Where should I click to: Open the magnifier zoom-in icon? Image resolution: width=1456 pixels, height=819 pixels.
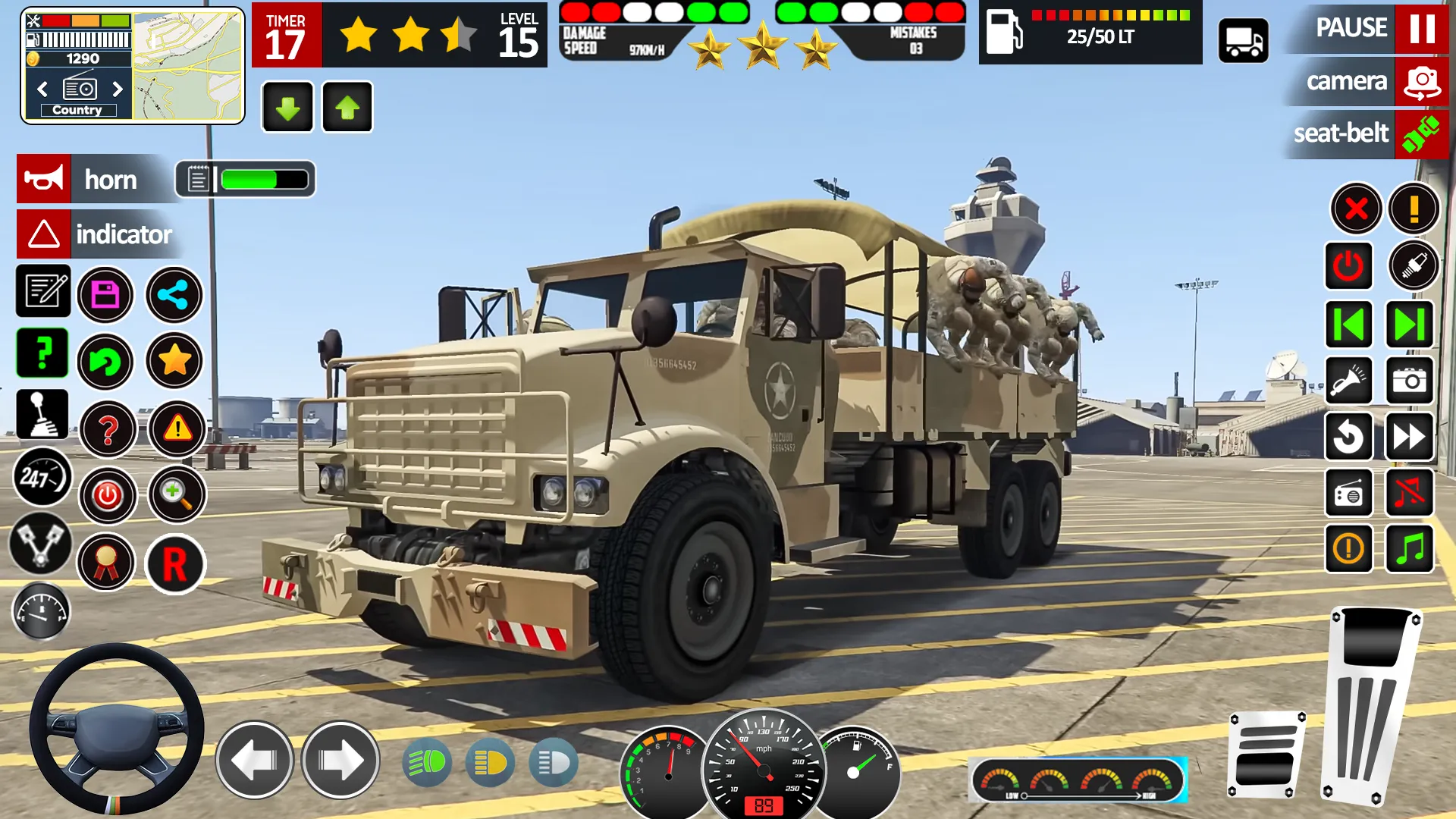coord(176,494)
